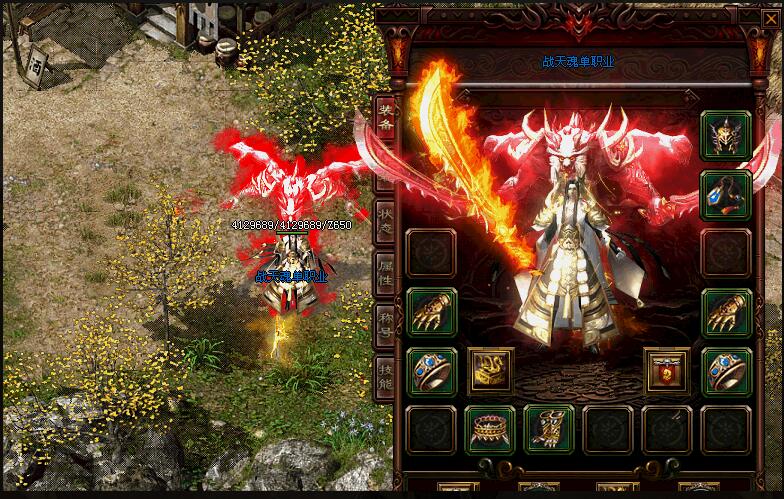Select the 称号 title tab
Viewport: 784px width, 499px height.
(x=385, y=322)
